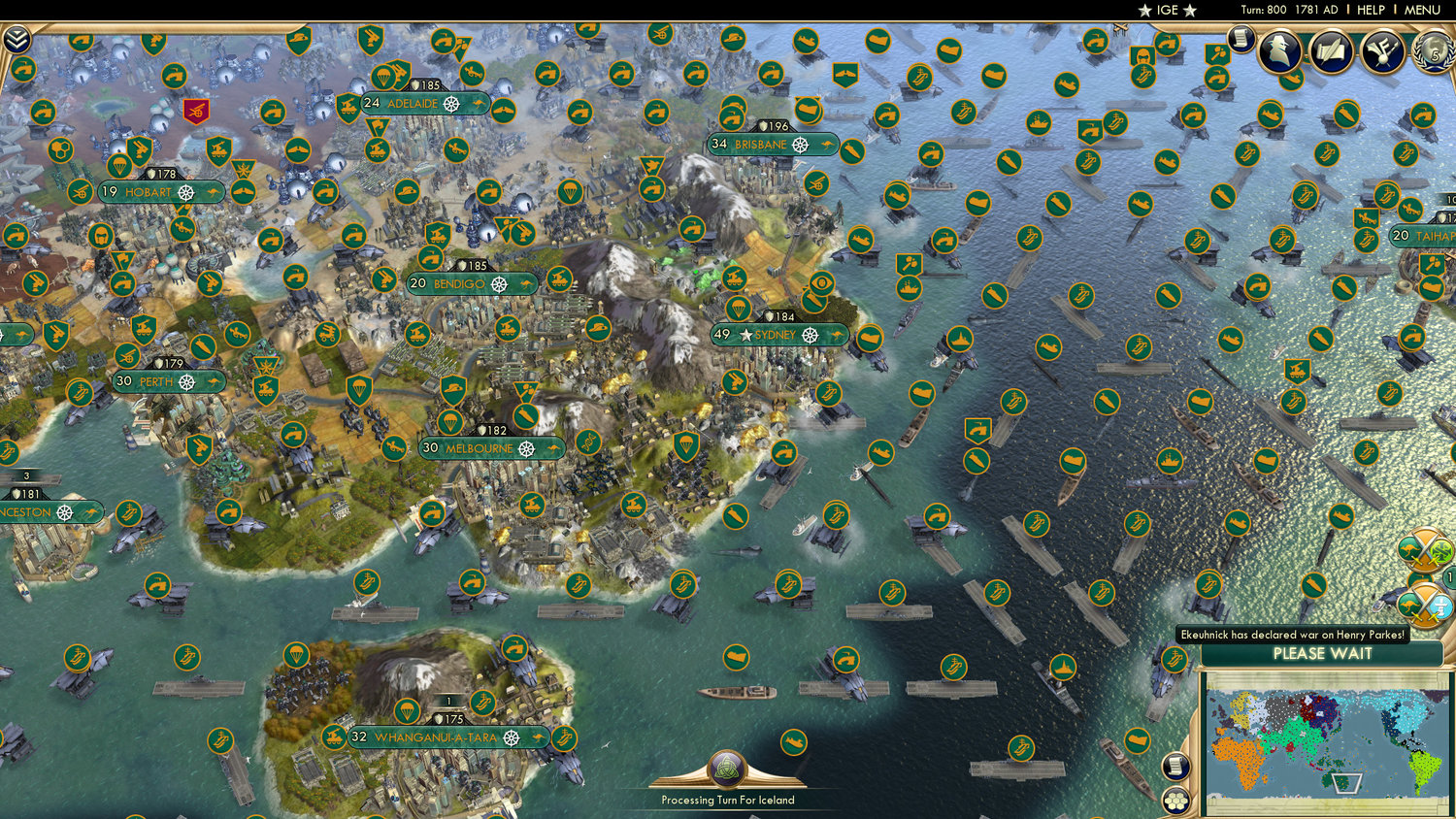
Task: Click the small scroll notification icon top-right
Action: pos(1241,41)
